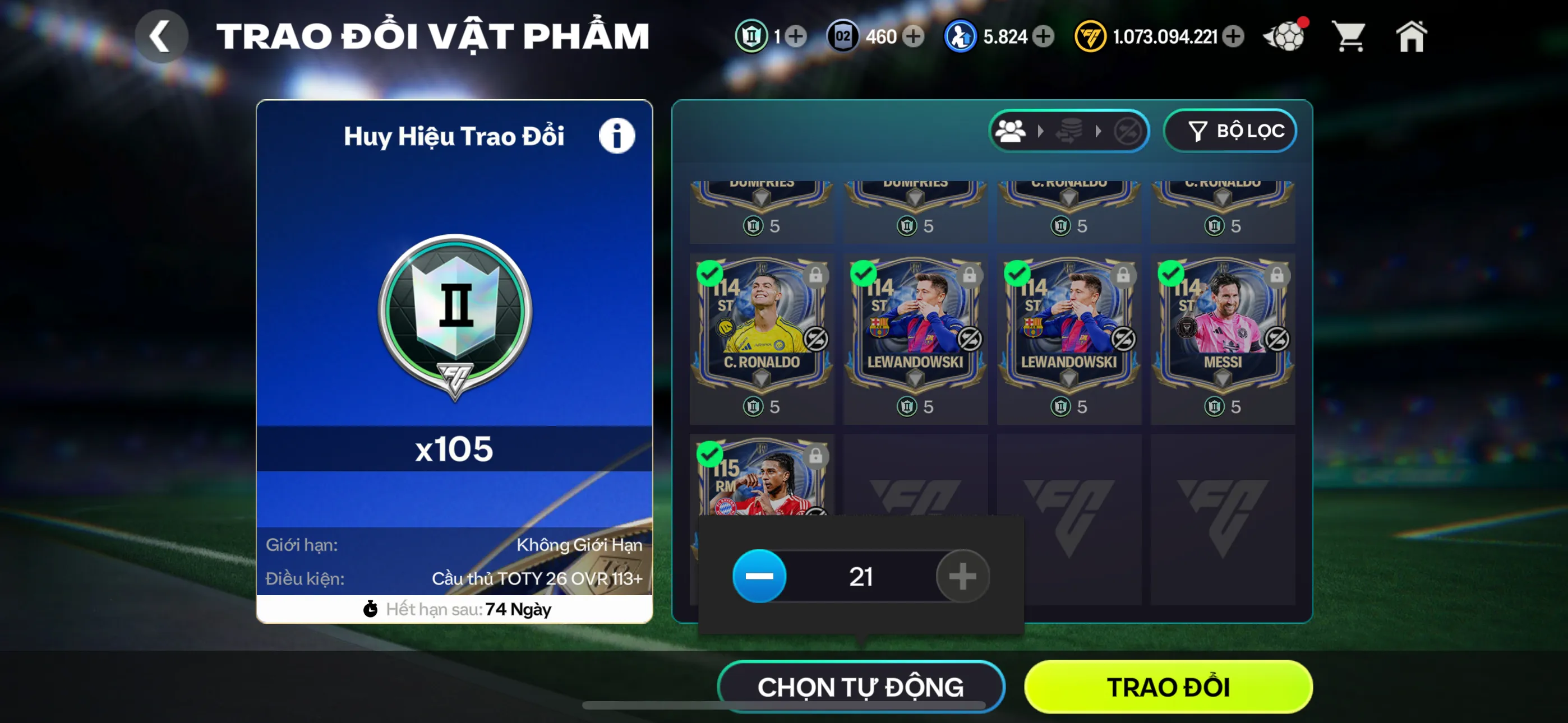The image size is (1568, 723).
Task: Open sorting options via the coins icon
Action: [1069, 130]
